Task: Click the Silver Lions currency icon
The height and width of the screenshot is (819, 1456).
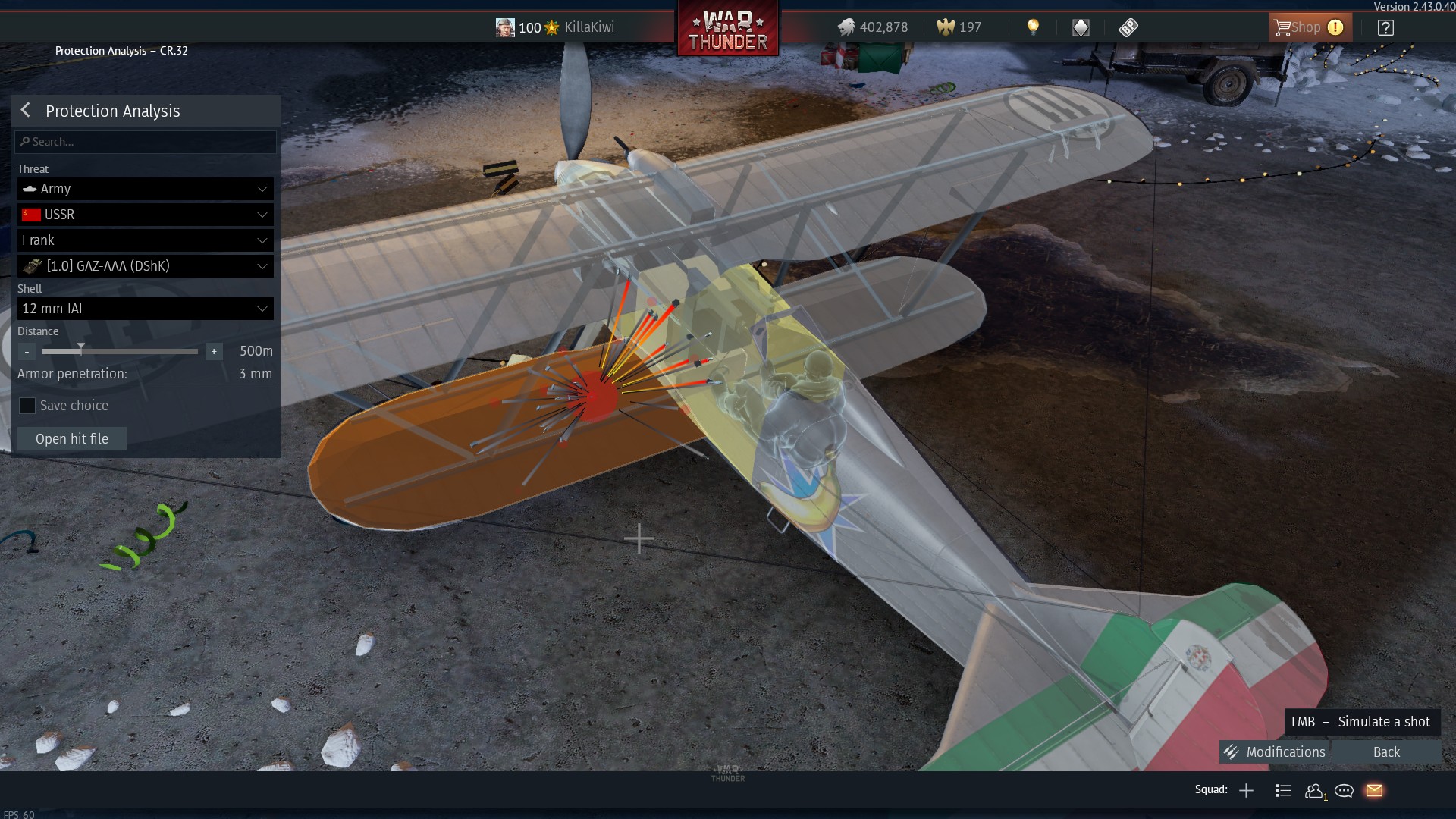Action: click(x=846, y=27)
